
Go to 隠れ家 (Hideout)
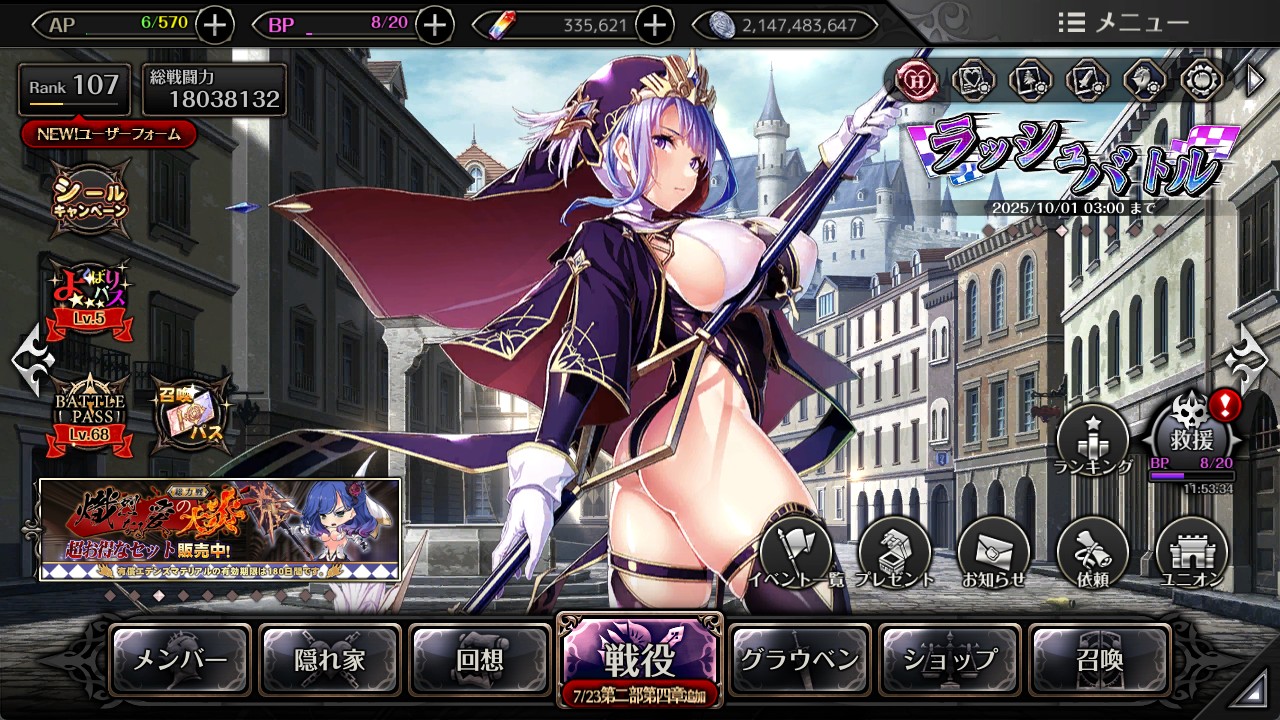[330, 659]
